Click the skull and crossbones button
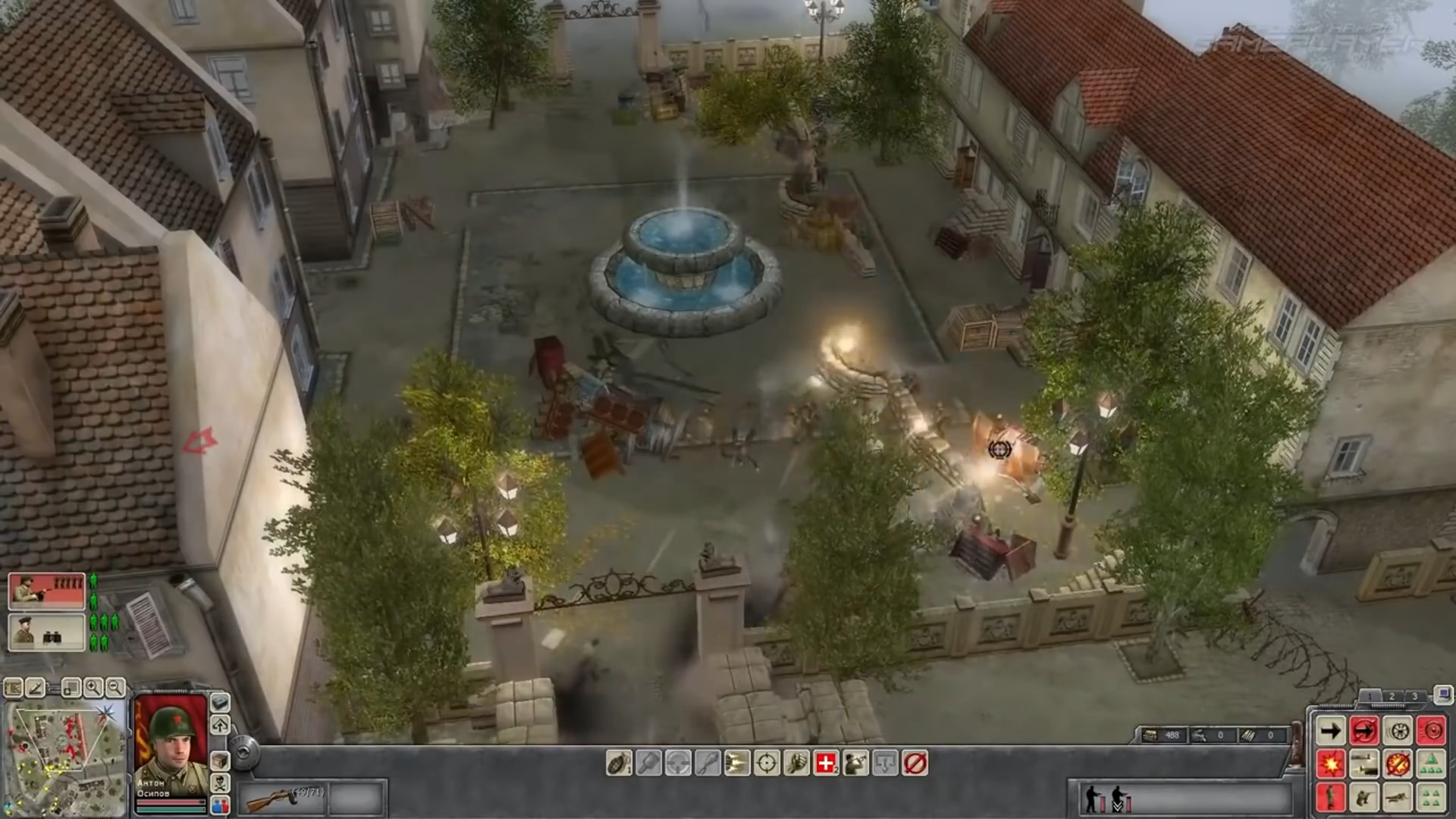The height and width of the screenshot is (819, 1456). pos(220,782)
